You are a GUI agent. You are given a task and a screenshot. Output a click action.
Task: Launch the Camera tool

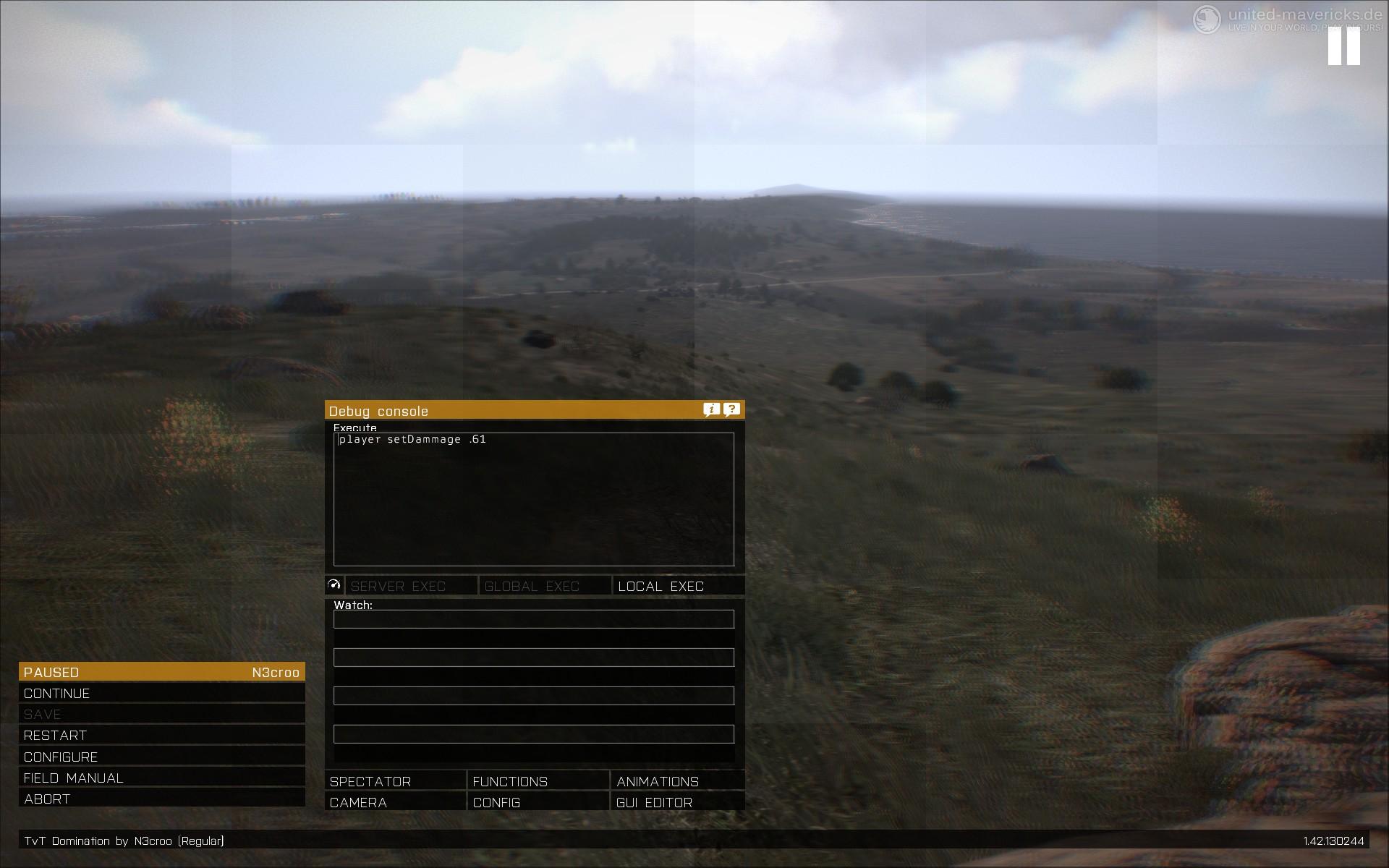(x=395, y=803)
